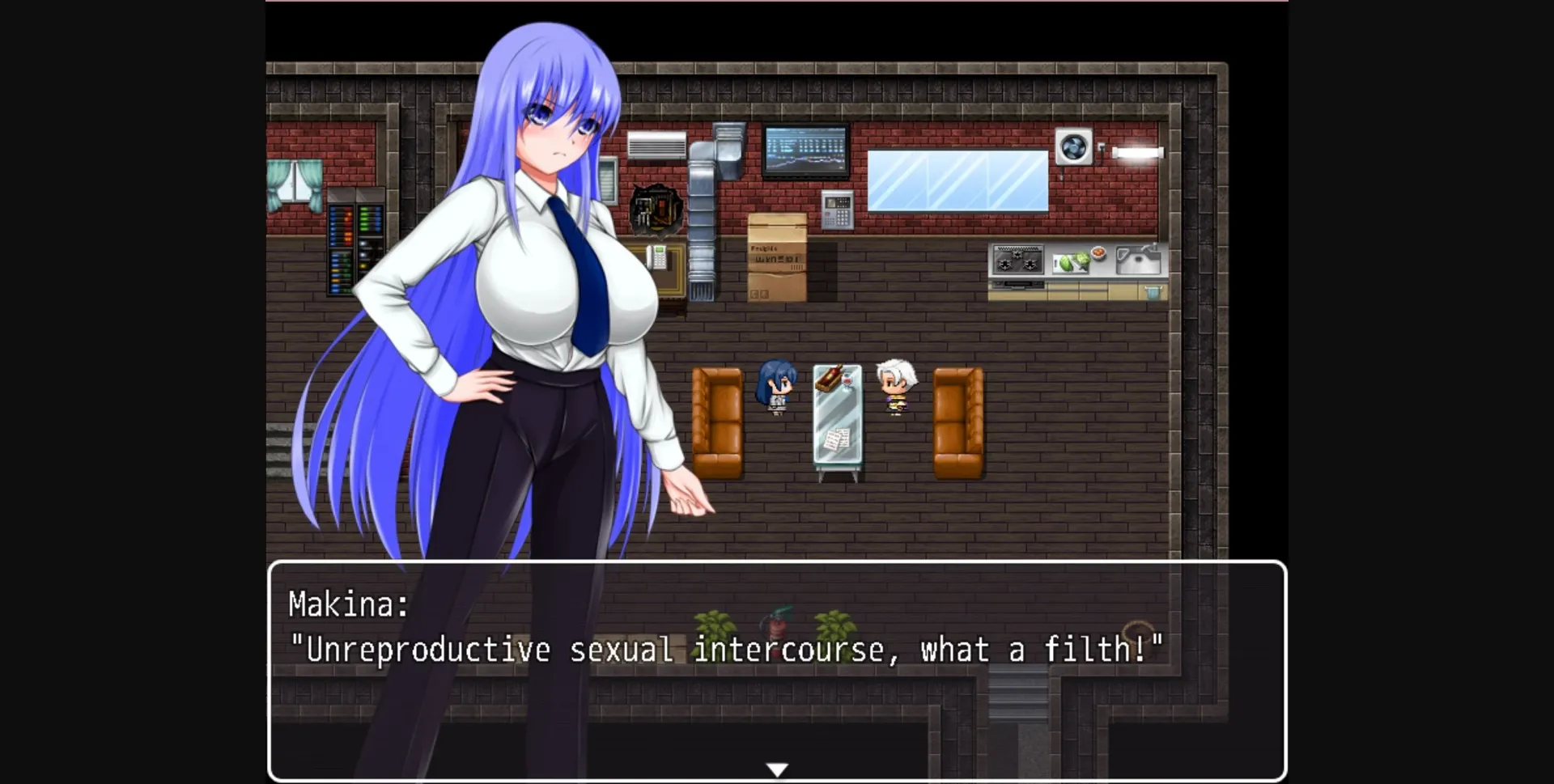
Task: Click the wall-mounted TV monitor
Action: [x=804, y=150]
